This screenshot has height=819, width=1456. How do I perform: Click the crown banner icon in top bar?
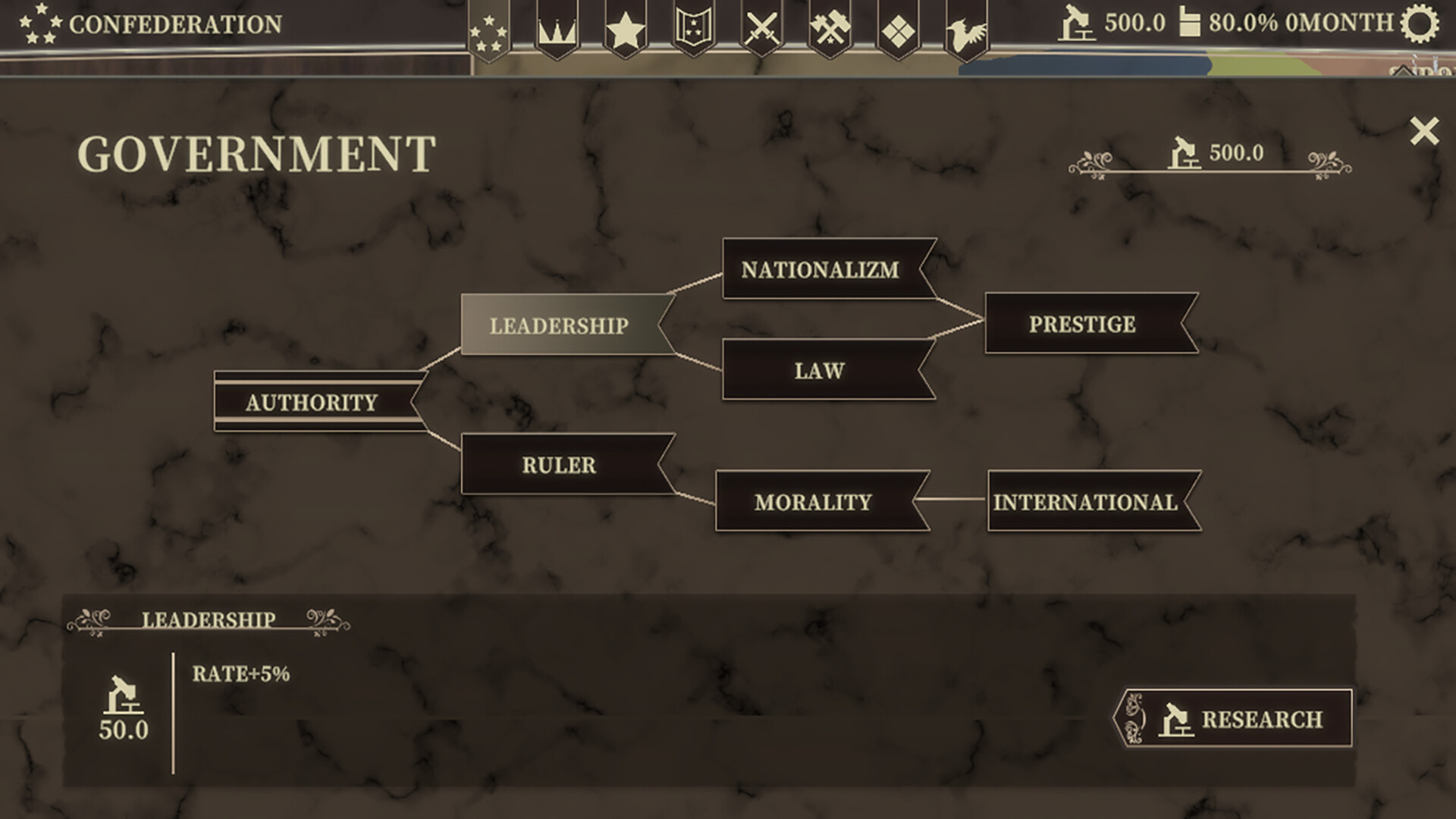pos(557,27)
